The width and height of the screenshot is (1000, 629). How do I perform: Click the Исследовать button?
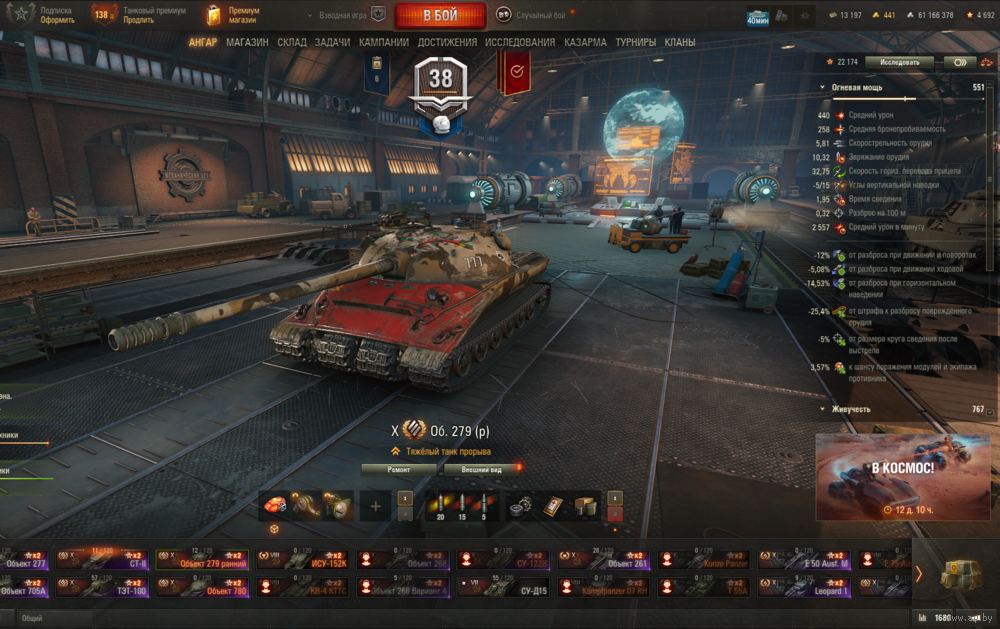coord(900,62)
